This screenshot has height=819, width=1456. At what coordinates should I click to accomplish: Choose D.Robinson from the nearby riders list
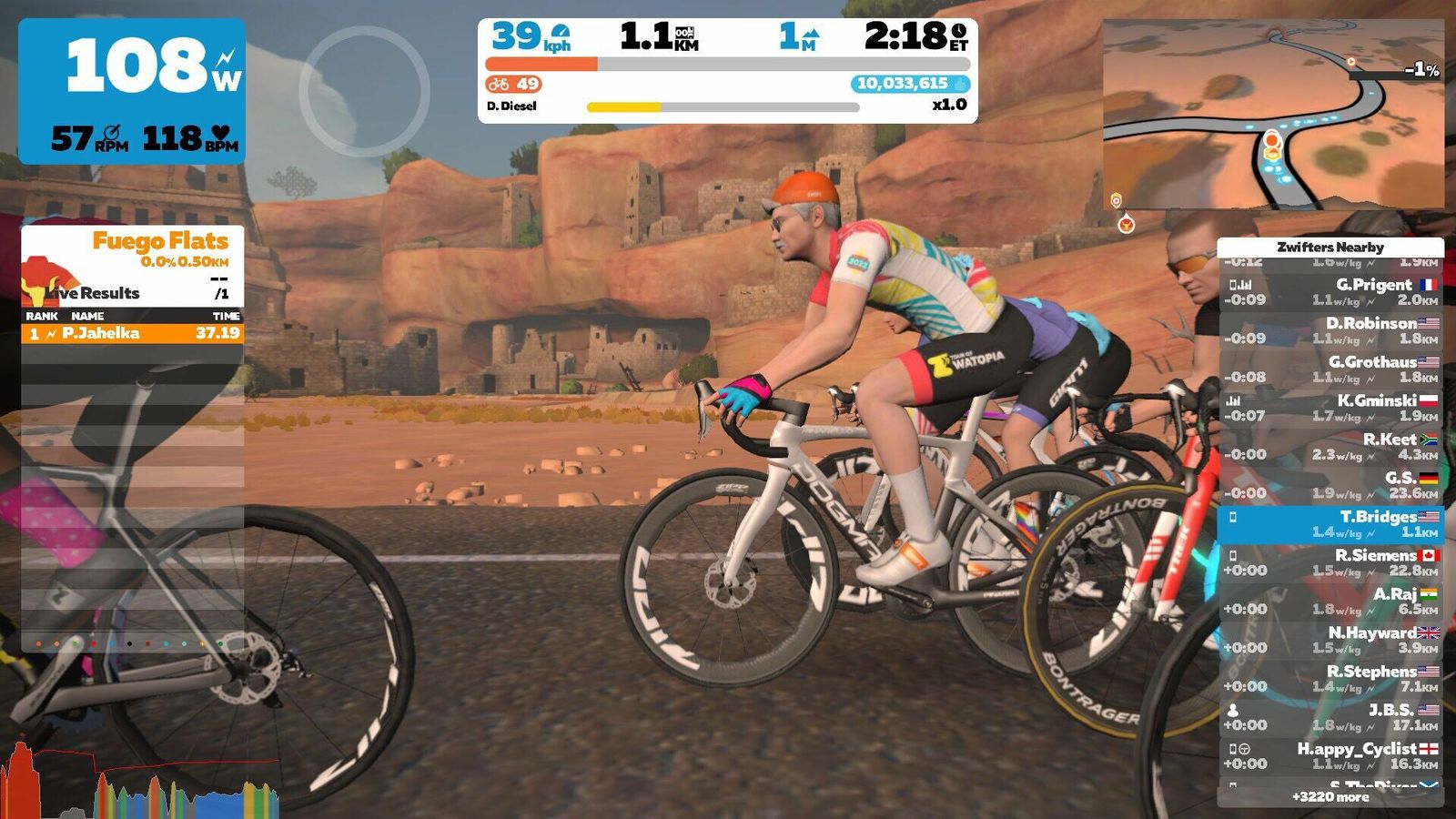pos(1330,330)
